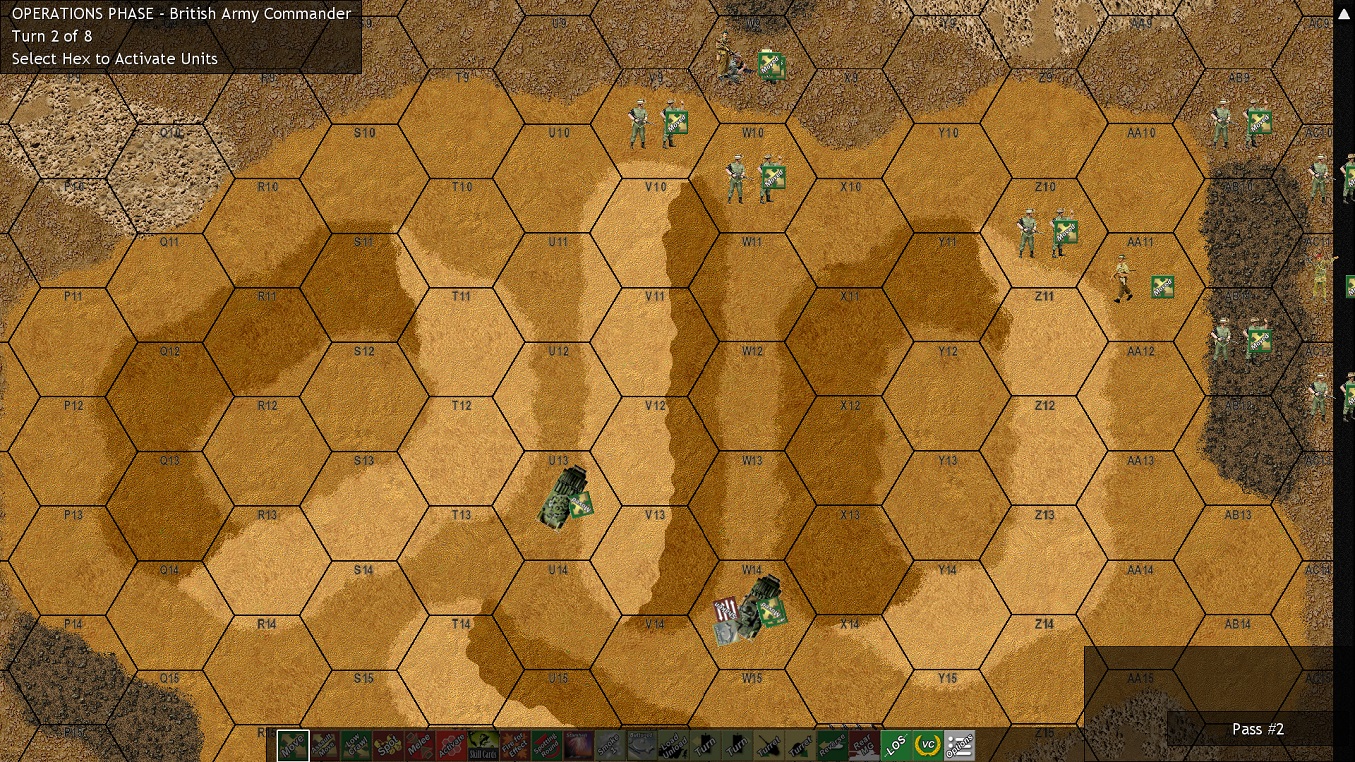Choose the Low Crawl action
Viewport: 1355px width, 762px height.
(356, 744)
